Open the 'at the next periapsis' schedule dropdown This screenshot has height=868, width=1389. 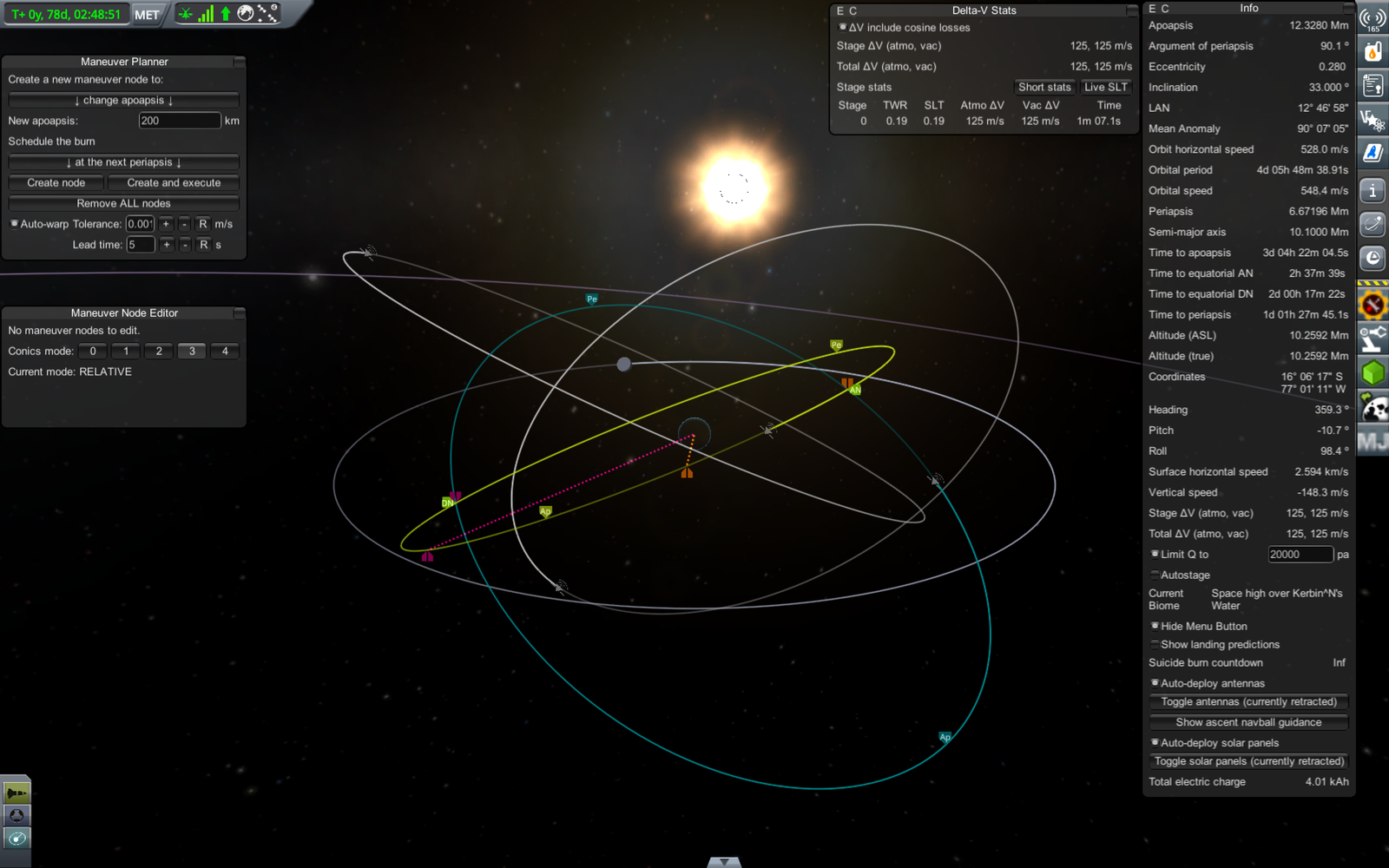click(123, 162)
